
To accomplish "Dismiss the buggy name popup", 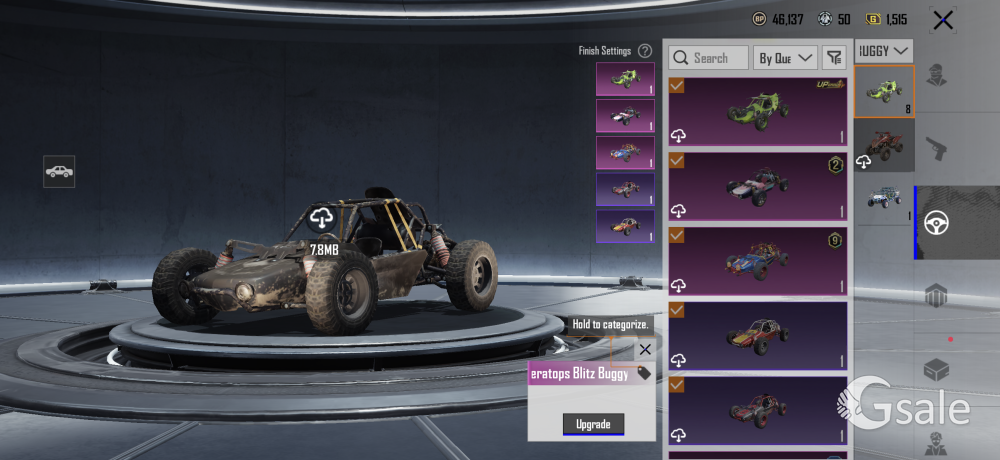I will point(645,349).
